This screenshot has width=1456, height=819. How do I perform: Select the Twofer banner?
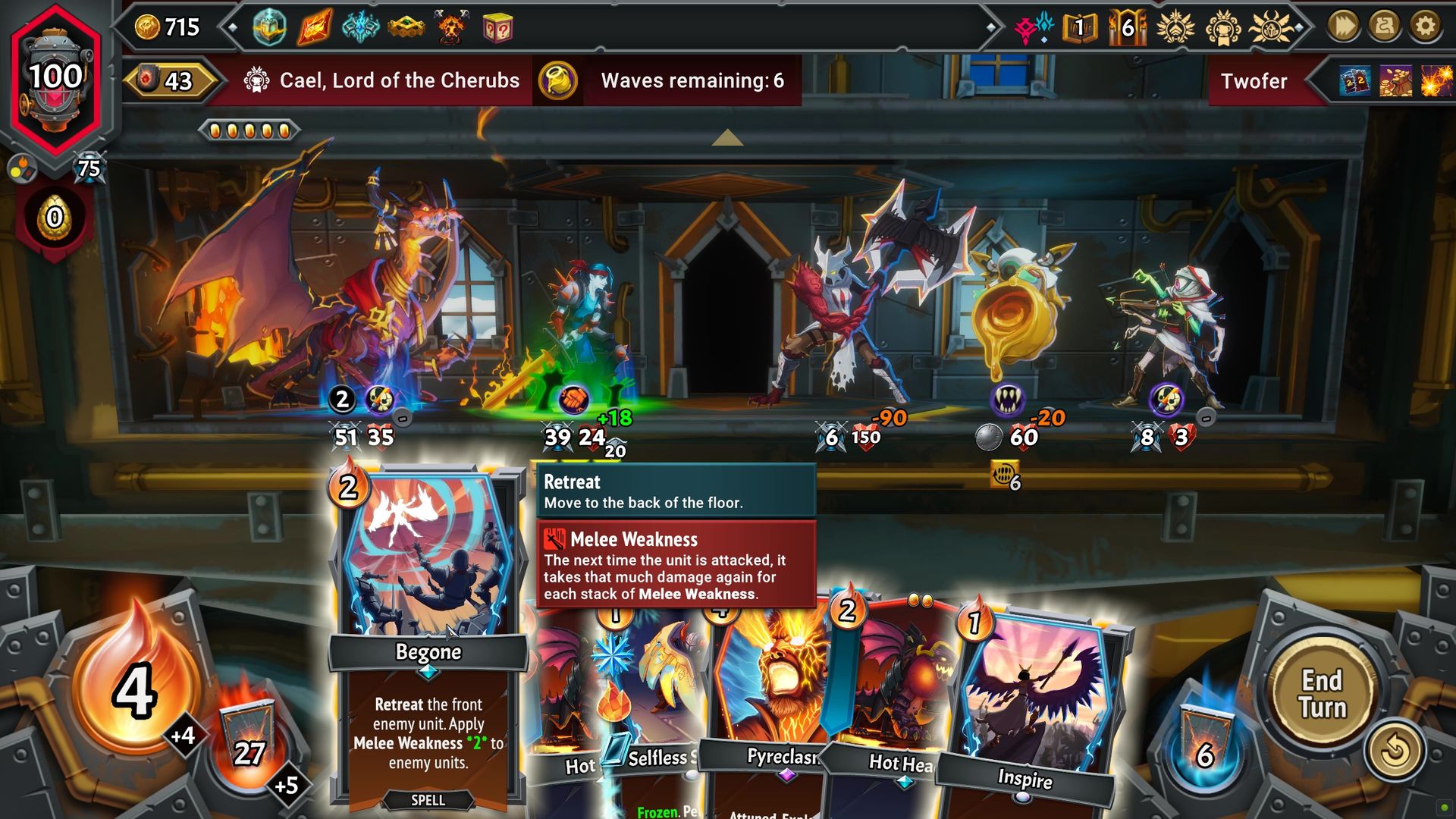1254,81
